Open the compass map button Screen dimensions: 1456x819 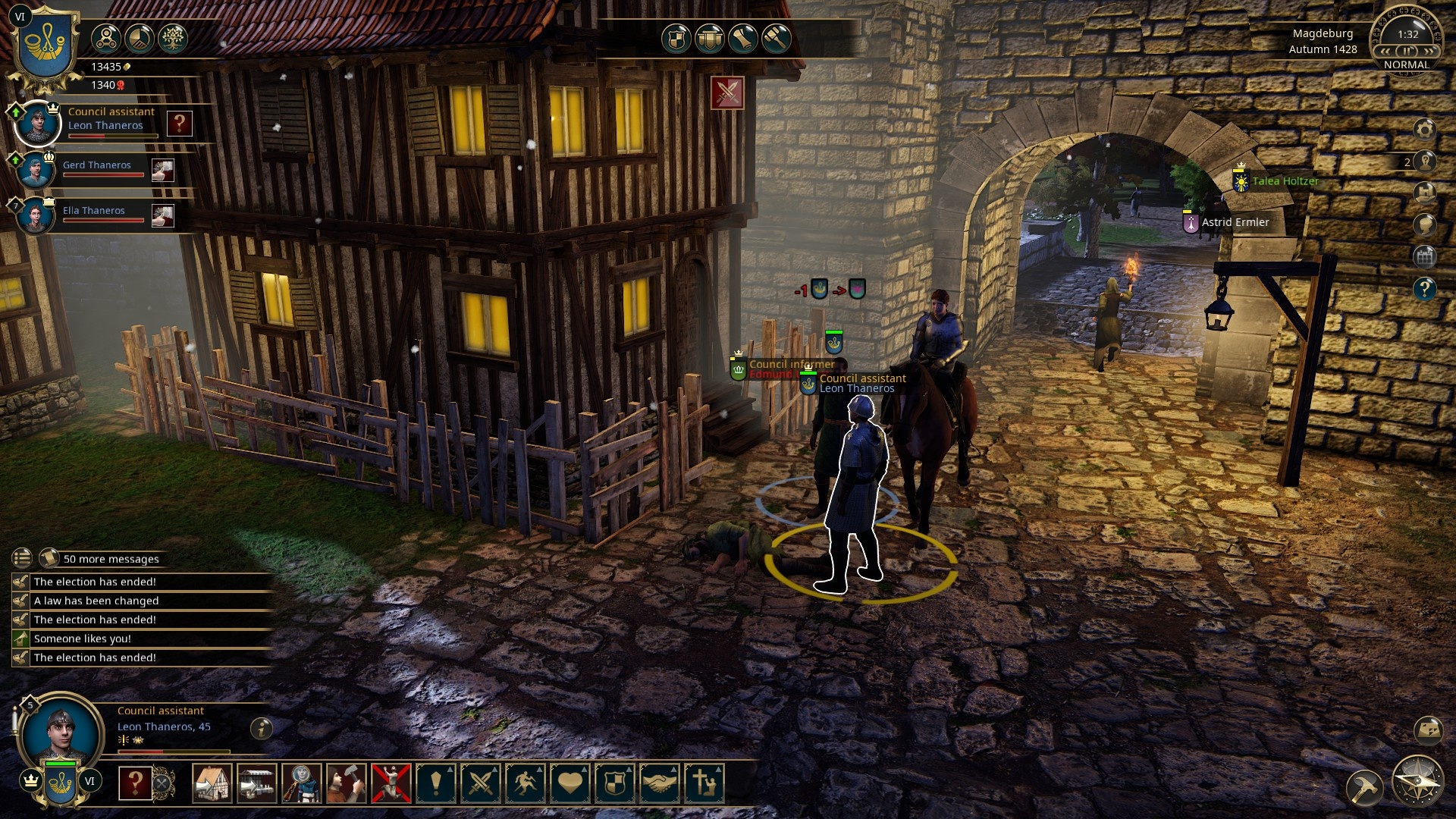tap(1417, 781)
